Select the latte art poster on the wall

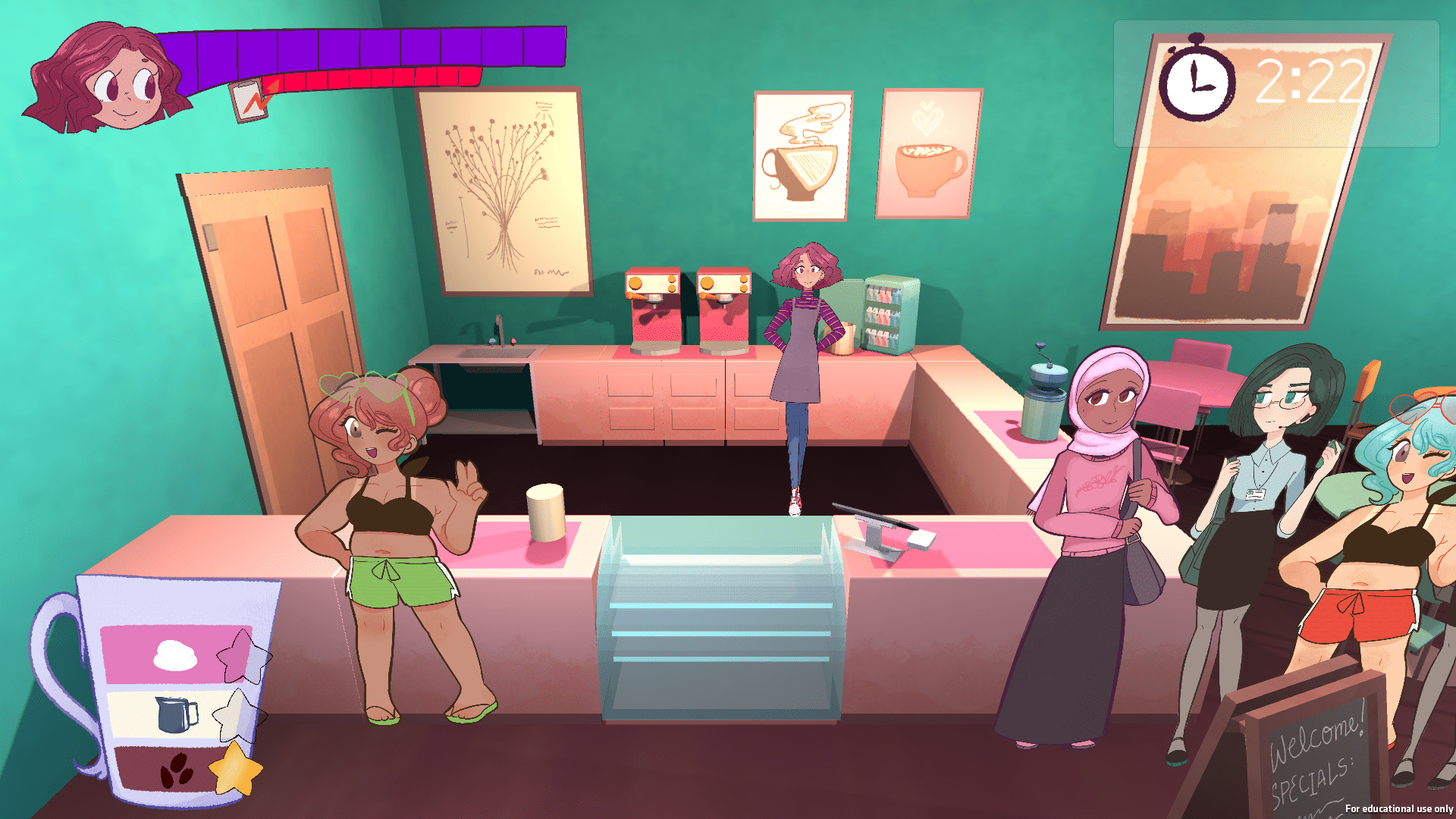point(927,153)
